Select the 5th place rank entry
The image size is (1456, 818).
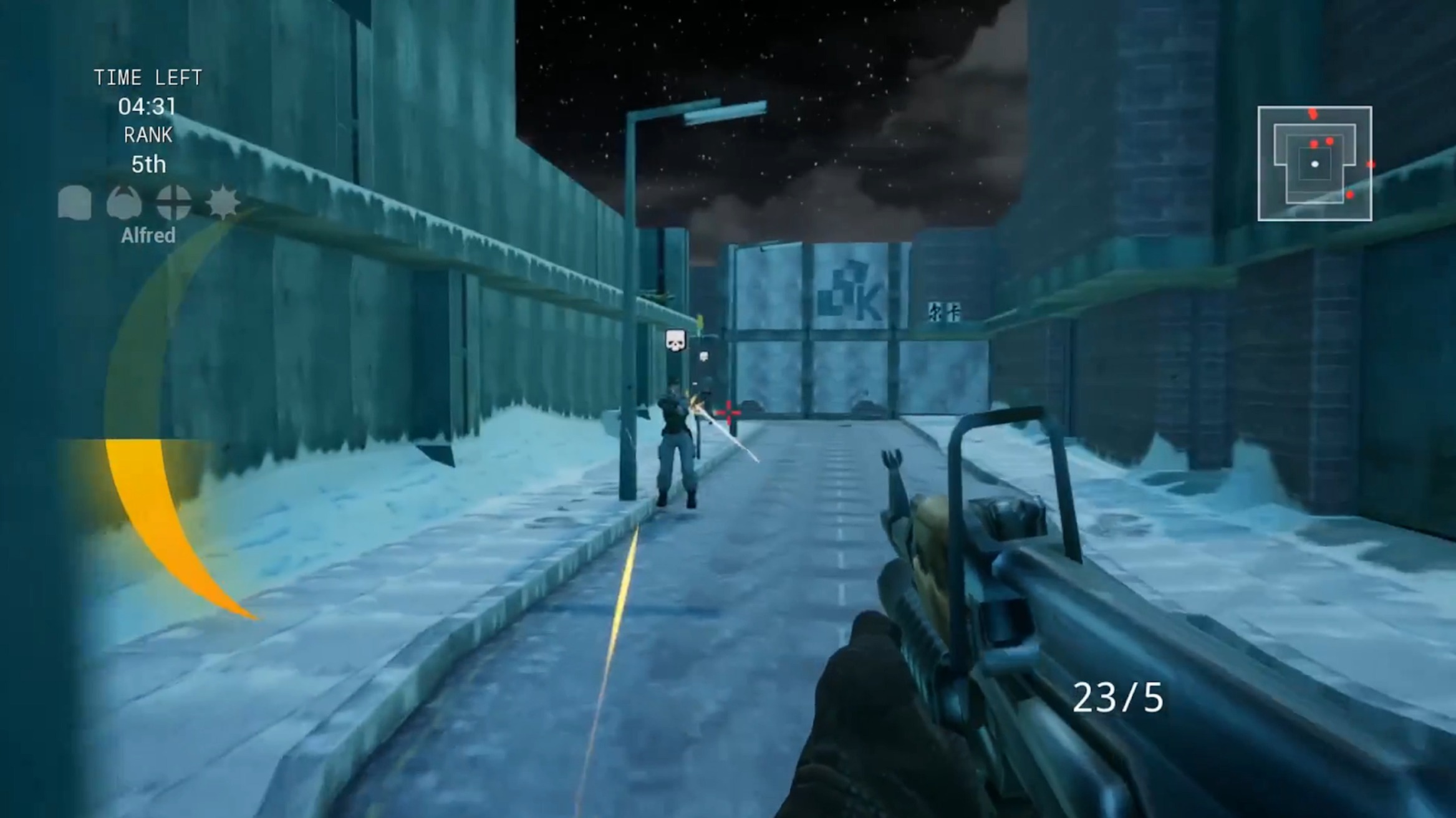pos(150,164)
